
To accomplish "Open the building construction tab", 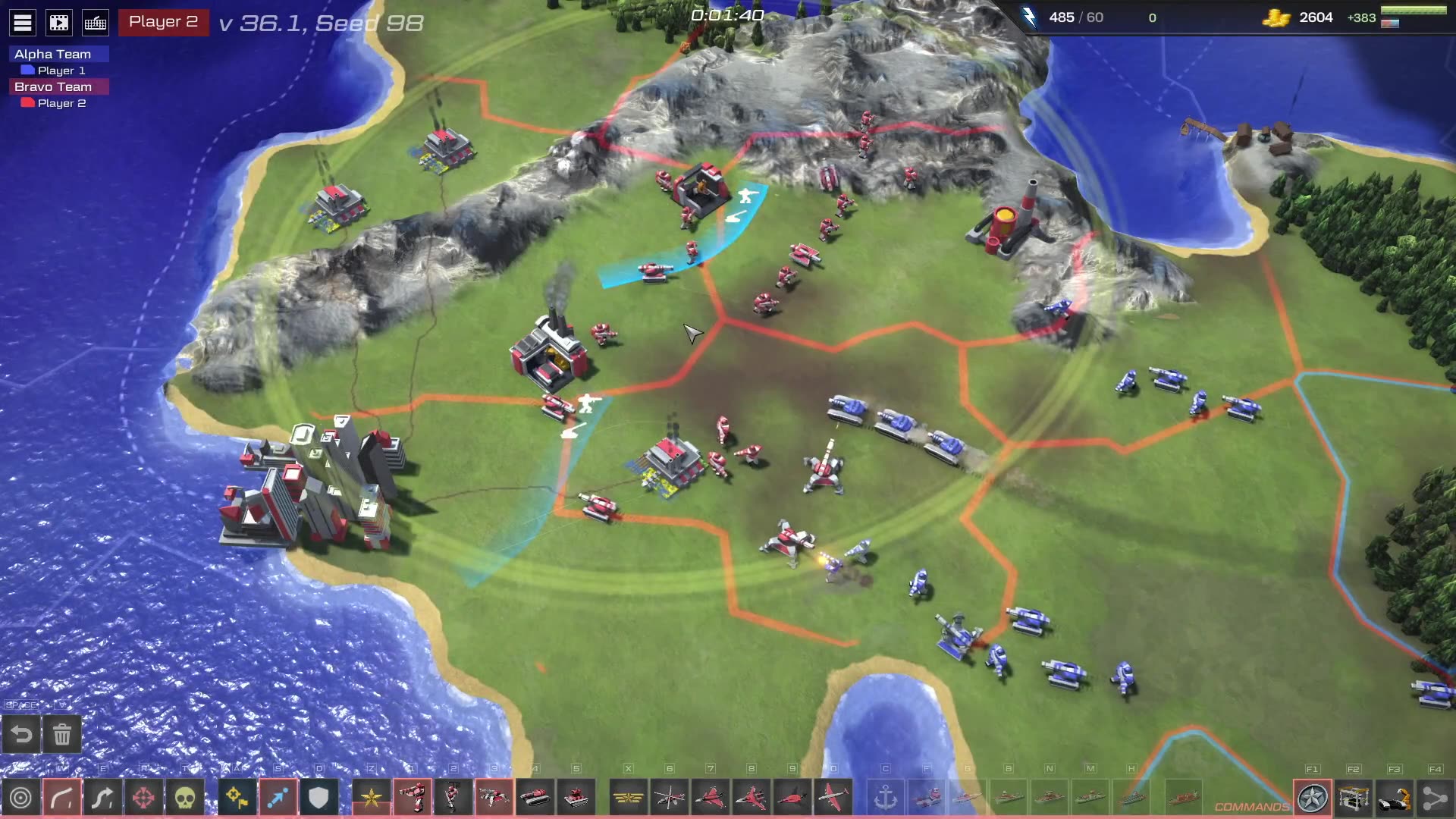I will pyautogui.click(x=1353, y=798).
